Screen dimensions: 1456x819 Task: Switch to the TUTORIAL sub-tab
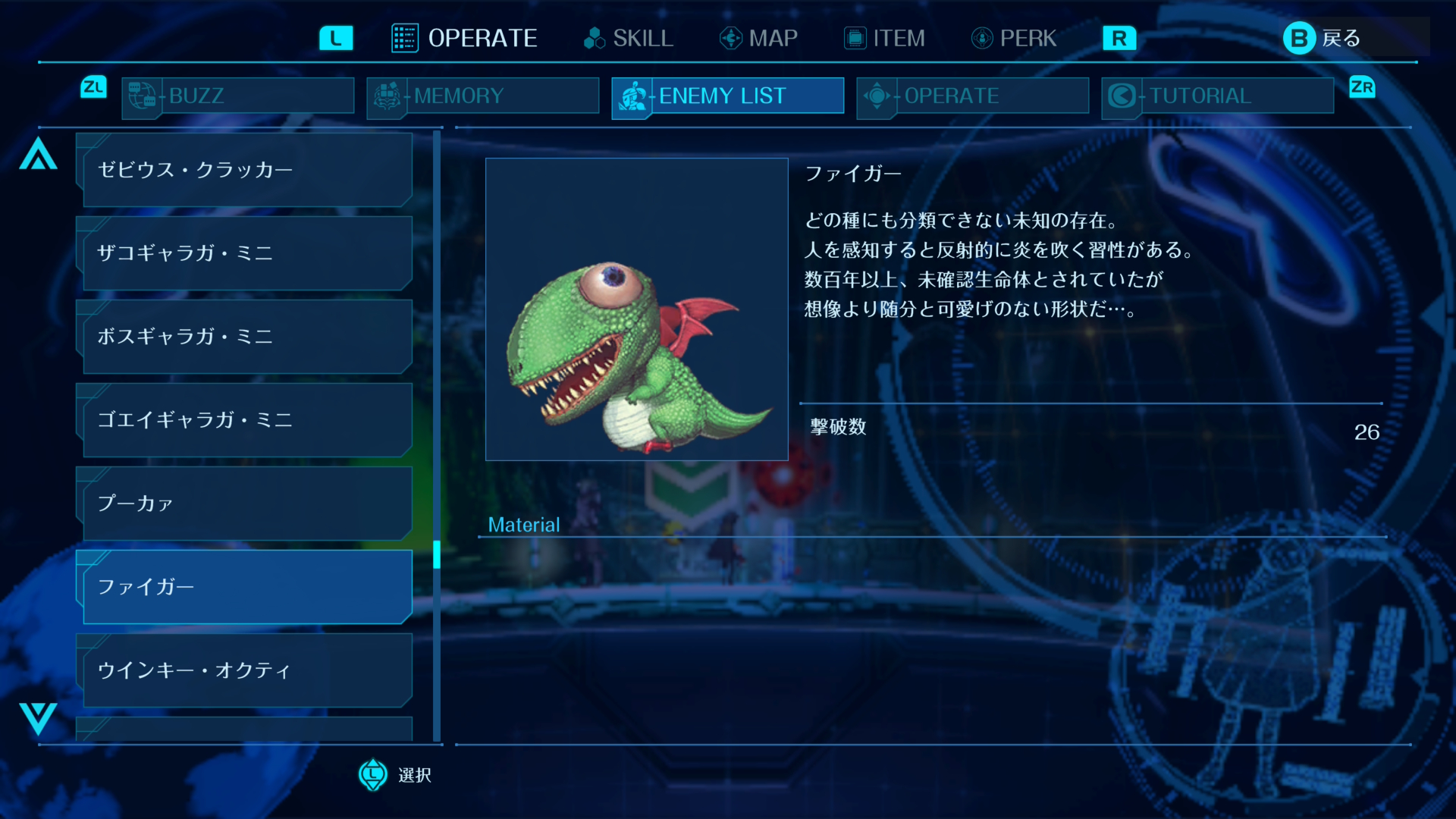(1218, 96)
